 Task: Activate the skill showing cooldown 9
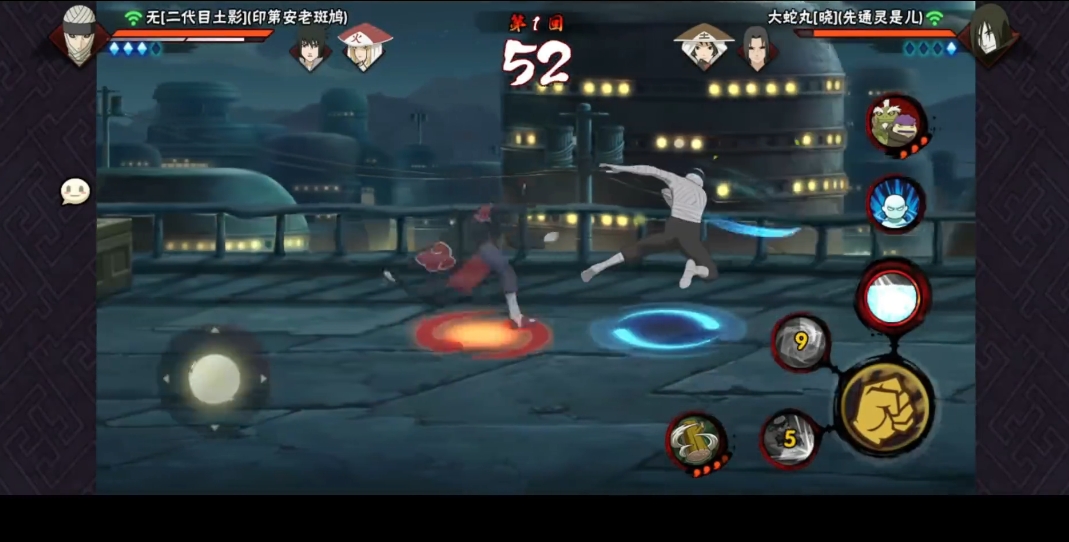coord(801,343)
